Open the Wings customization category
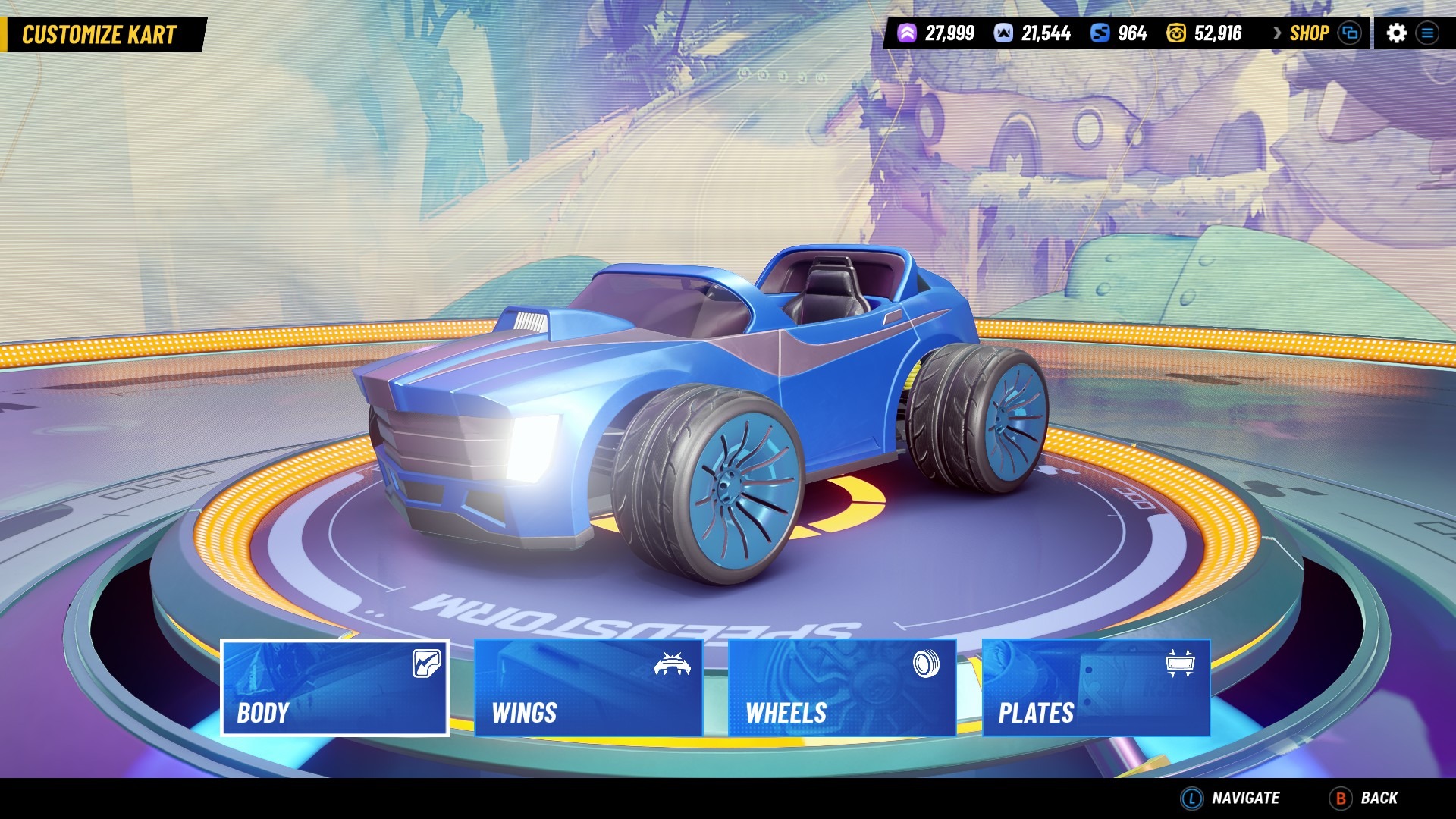The width and height of the screenshot is (1456, 819). [x=588, y=687]
